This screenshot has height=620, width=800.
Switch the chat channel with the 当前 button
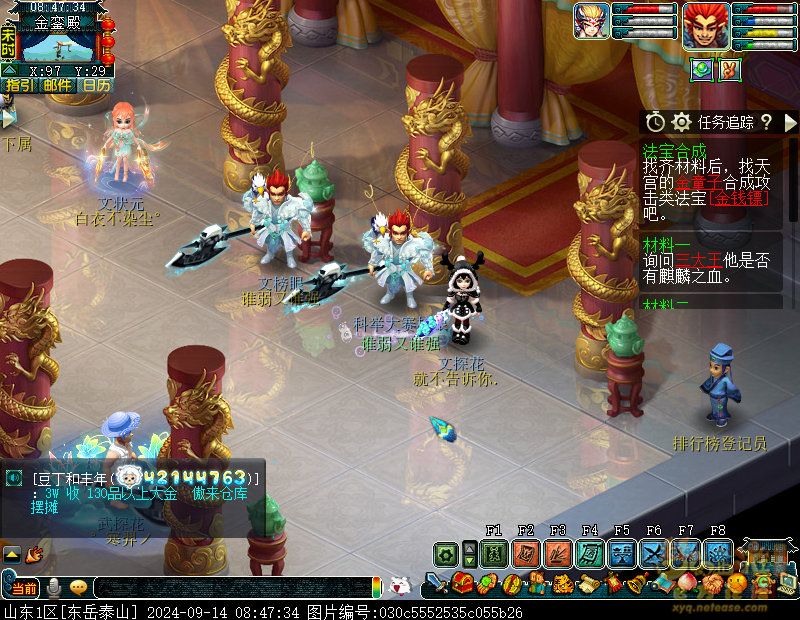click(x=24, y=586)
